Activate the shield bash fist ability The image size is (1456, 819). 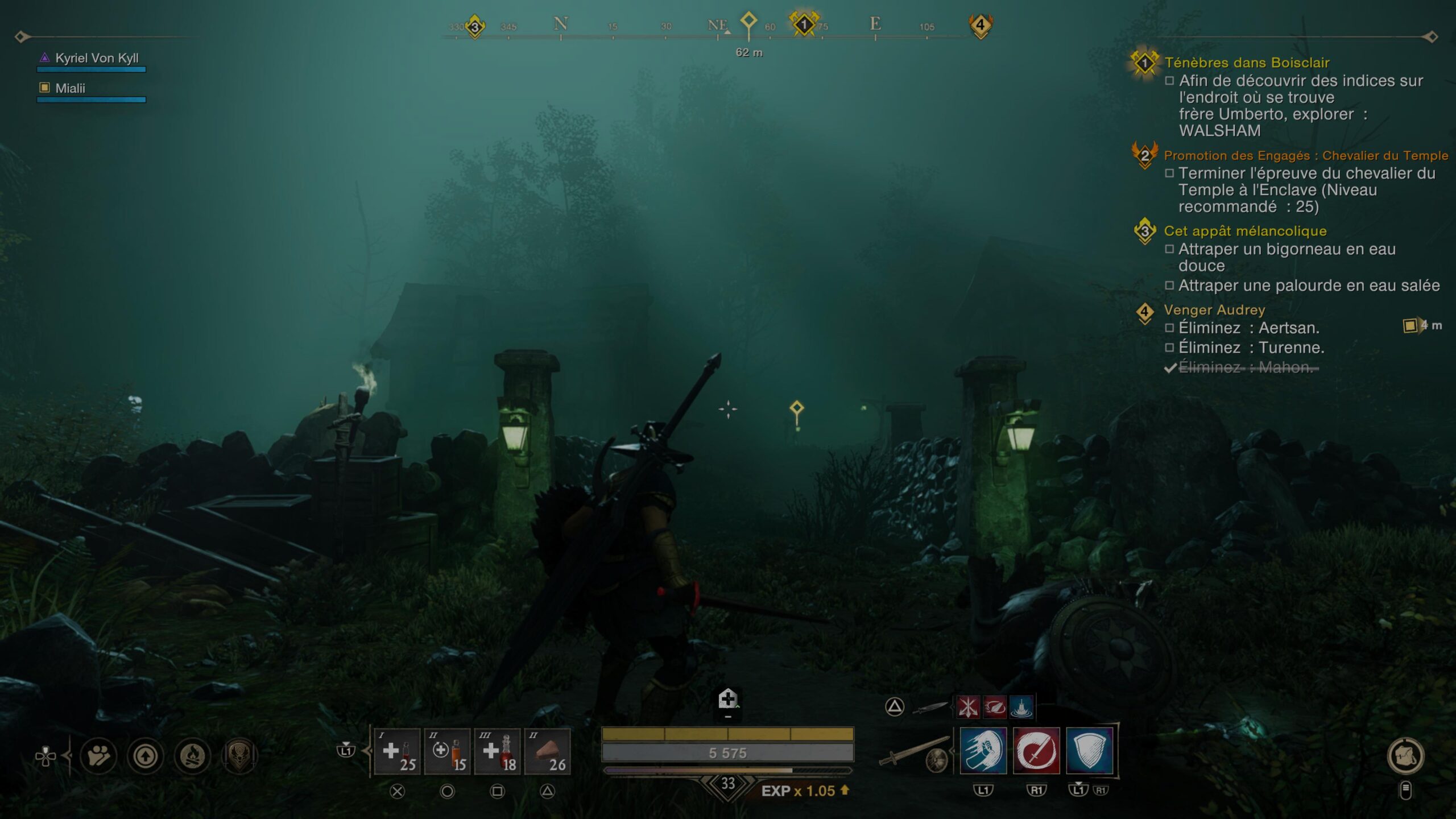(x=983, y=751)
